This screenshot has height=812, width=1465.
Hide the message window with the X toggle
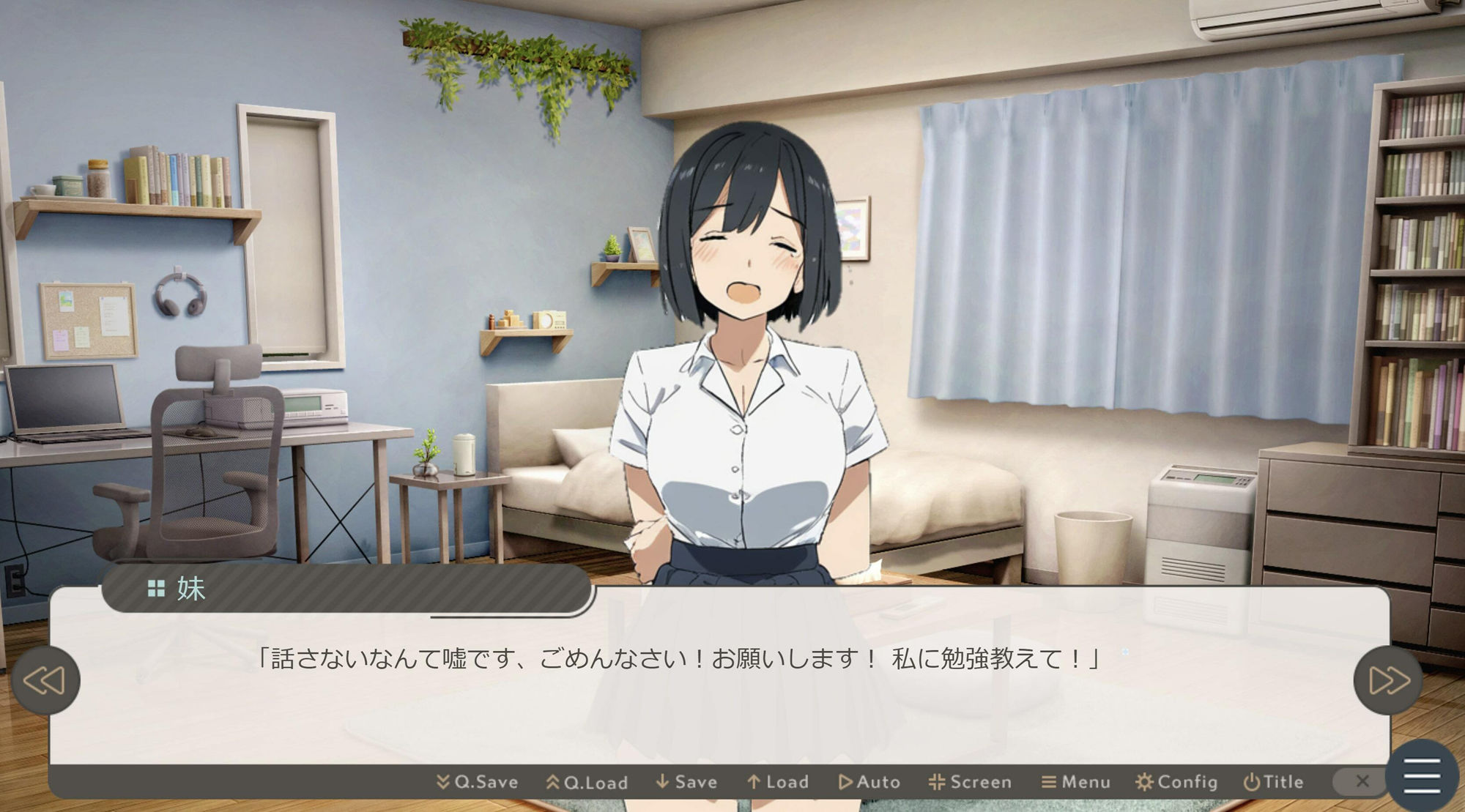click(x=1362, y=781)
